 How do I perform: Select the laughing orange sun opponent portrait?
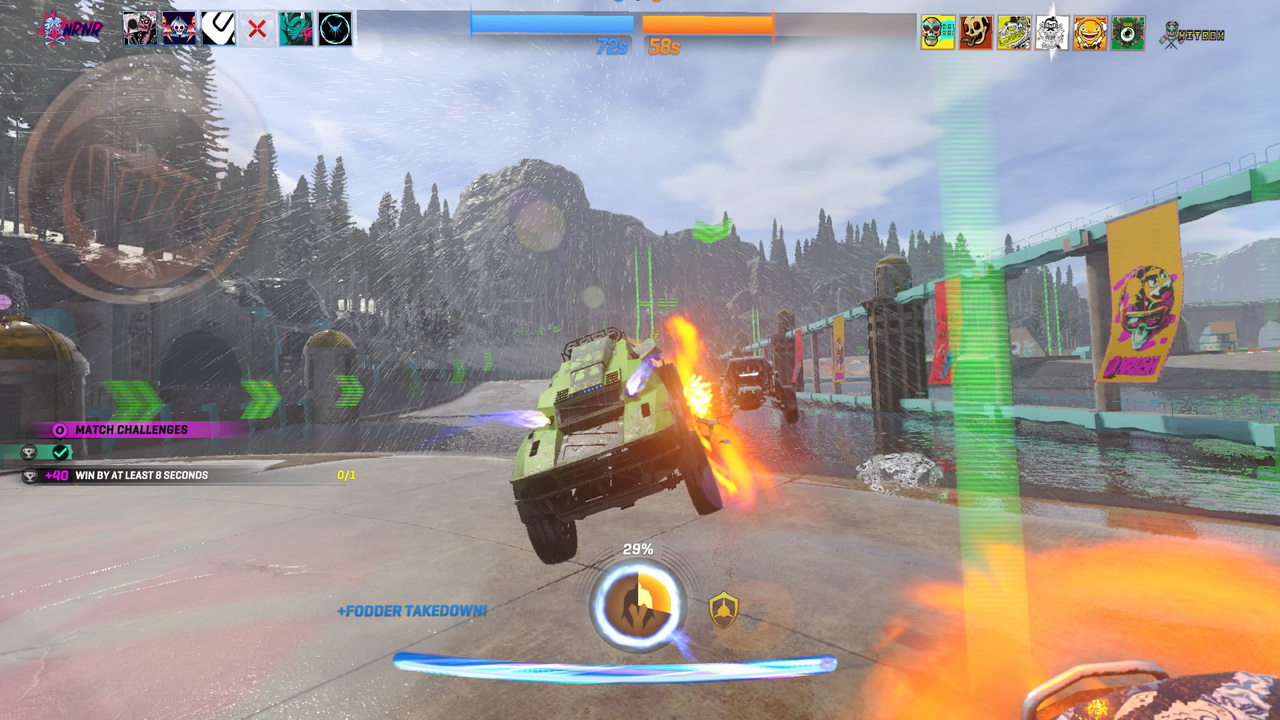[1090, 32]
